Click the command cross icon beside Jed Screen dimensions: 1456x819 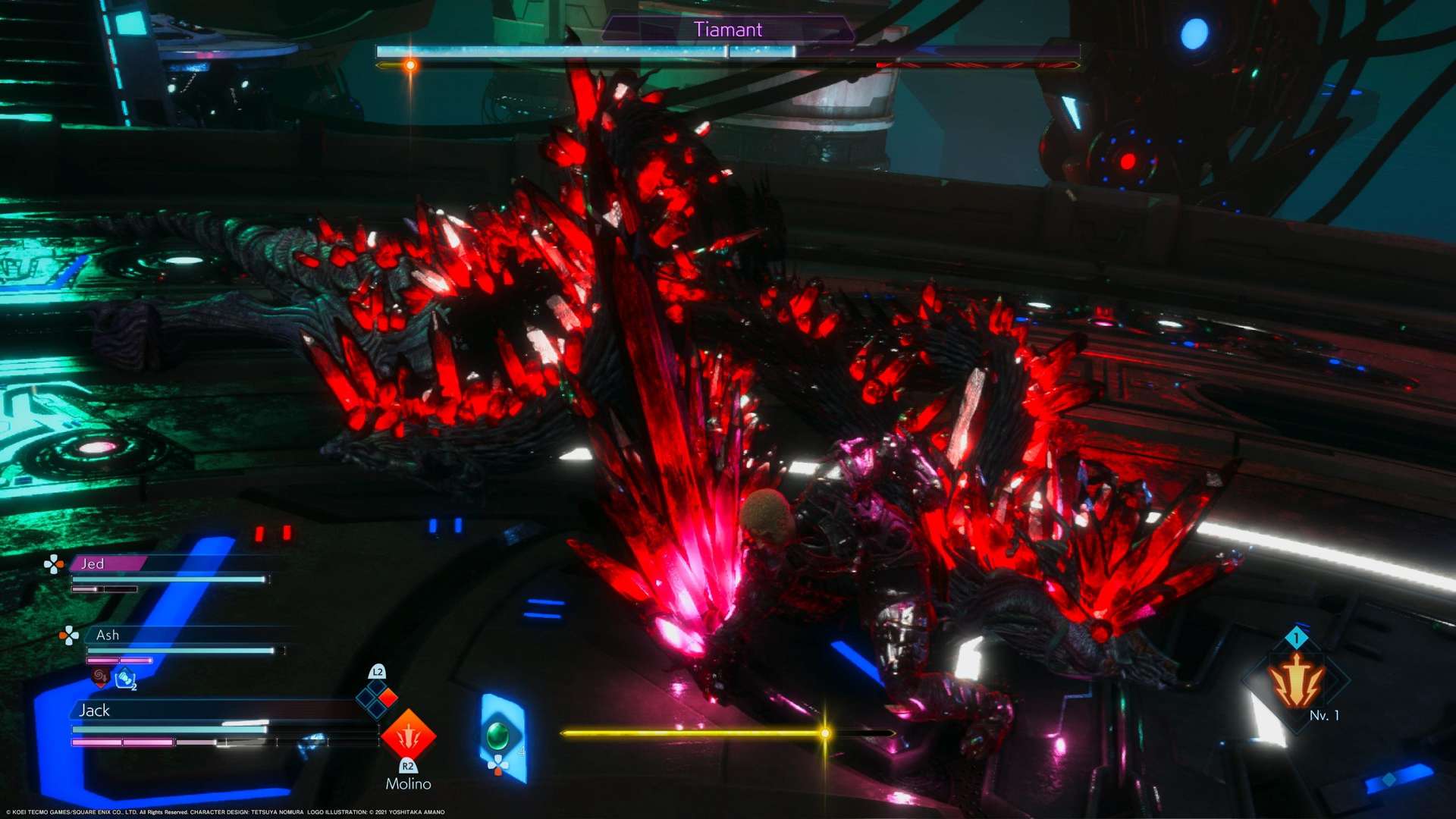click(53, 563)
